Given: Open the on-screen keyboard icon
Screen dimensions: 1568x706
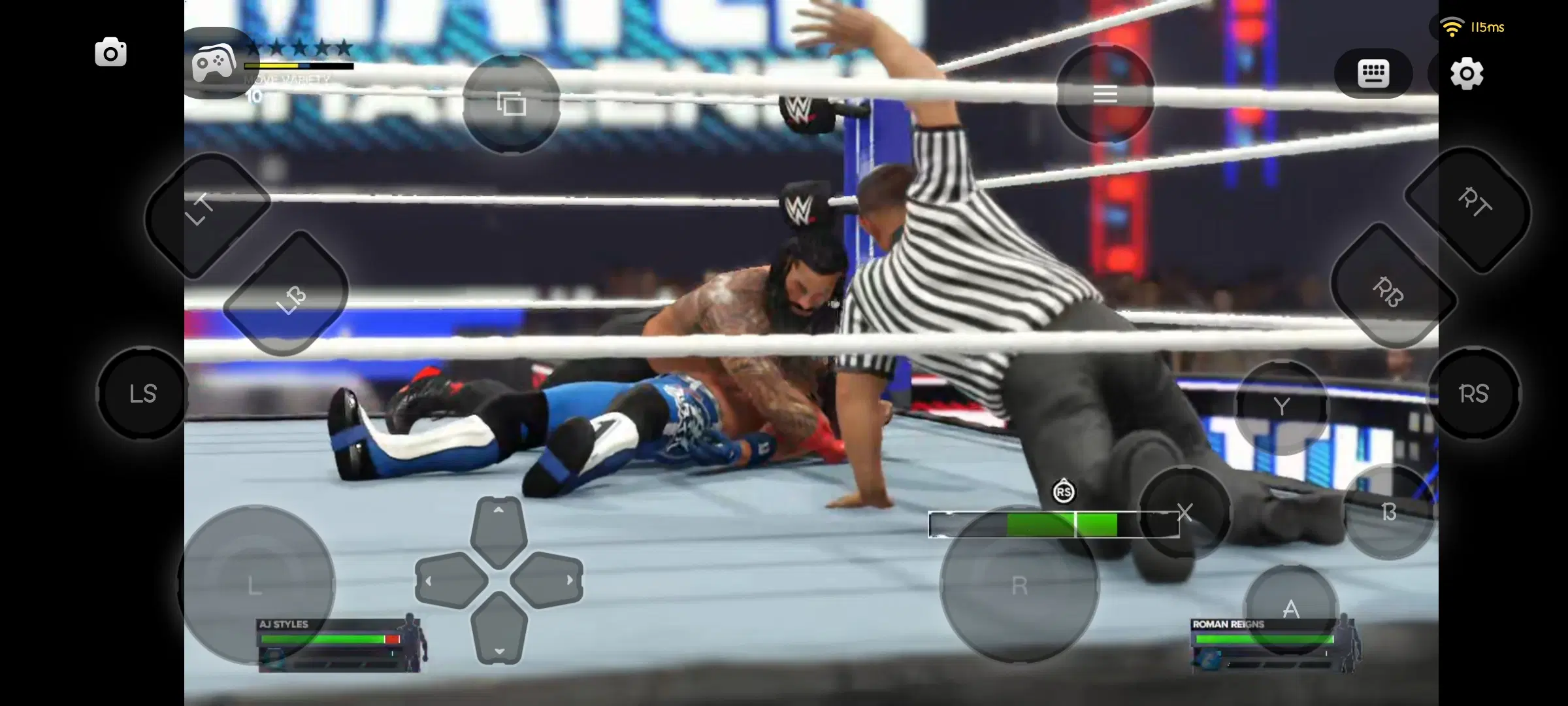Looking at the screenshot, I should 1373,73.
